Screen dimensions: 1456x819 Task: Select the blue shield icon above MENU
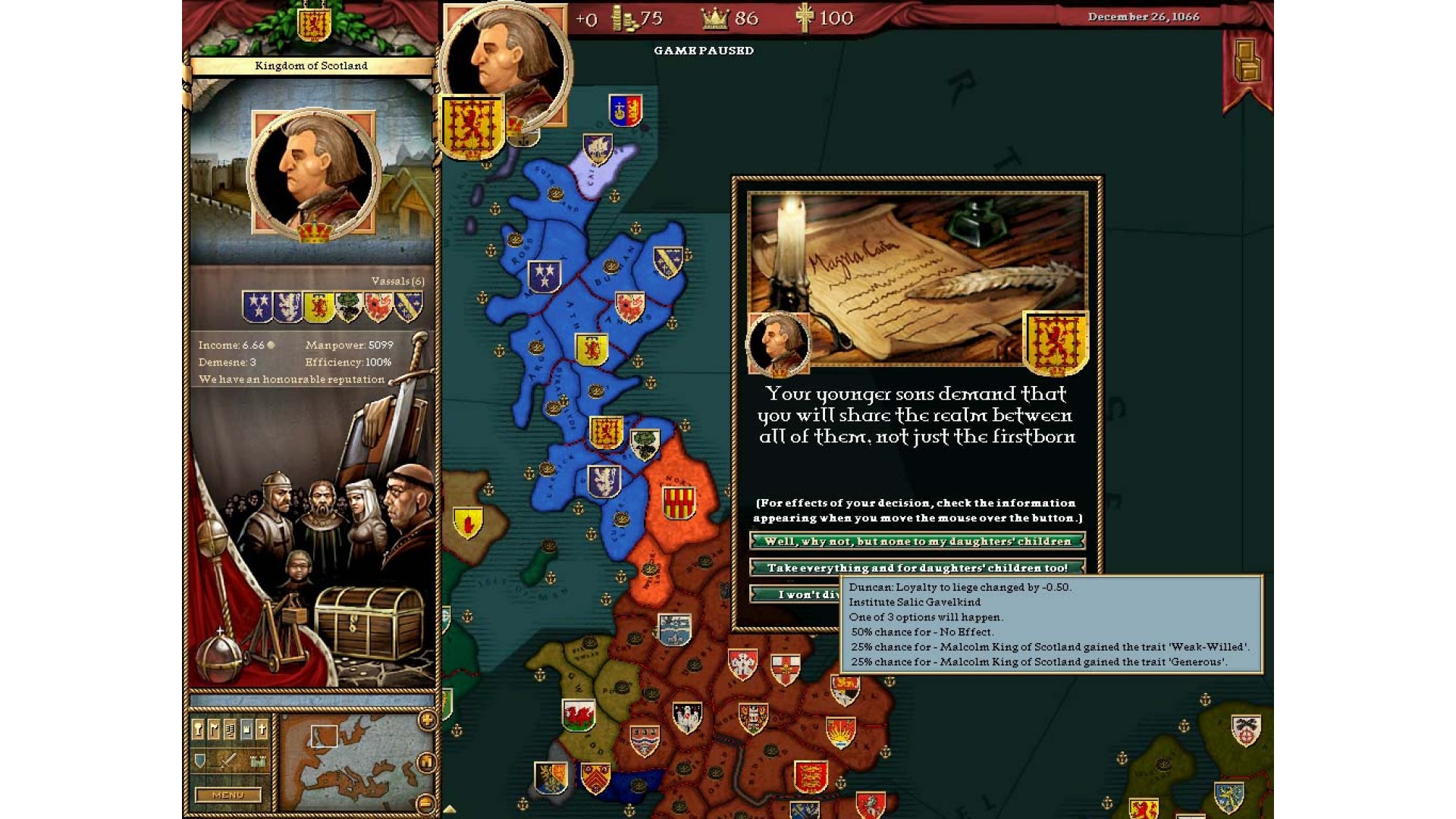click(199, 761)
